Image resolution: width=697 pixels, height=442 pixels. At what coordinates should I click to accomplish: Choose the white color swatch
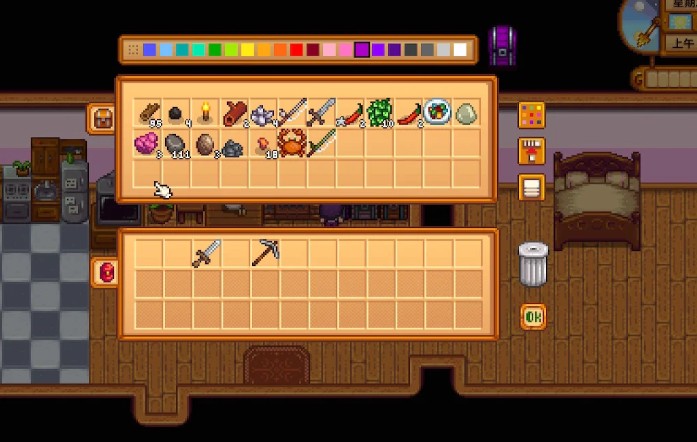tap(460, 49)
